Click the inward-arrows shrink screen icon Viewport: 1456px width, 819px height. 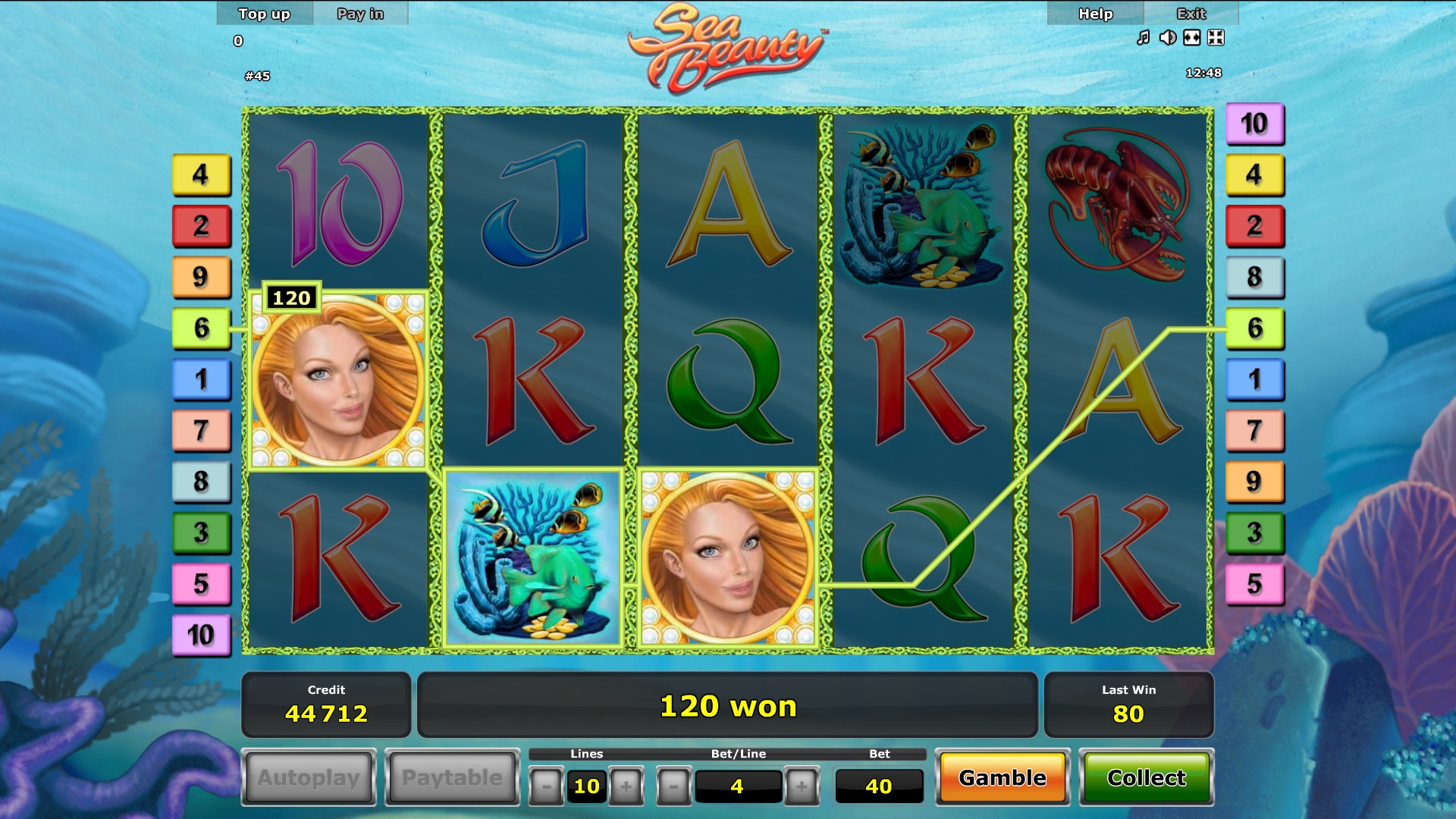[x=1216, y=38]
